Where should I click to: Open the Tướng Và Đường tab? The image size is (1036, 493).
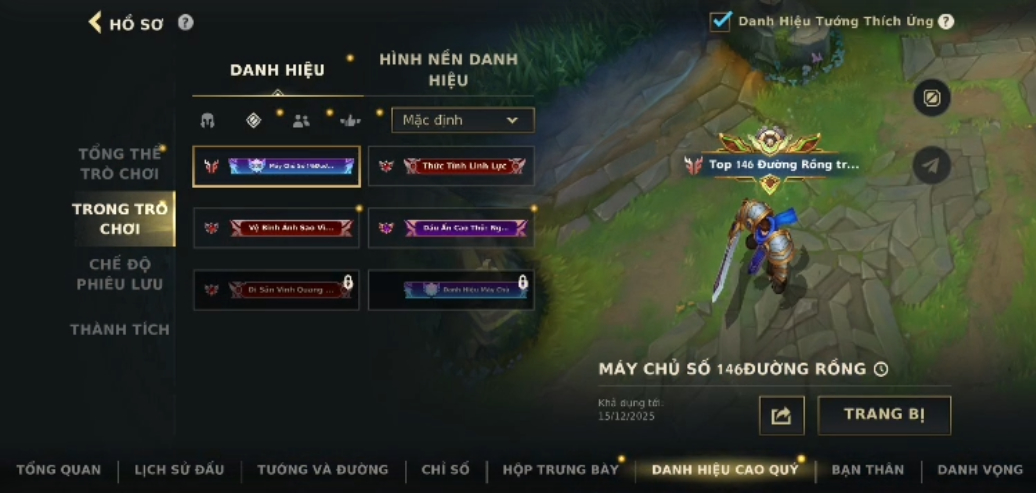322,469
